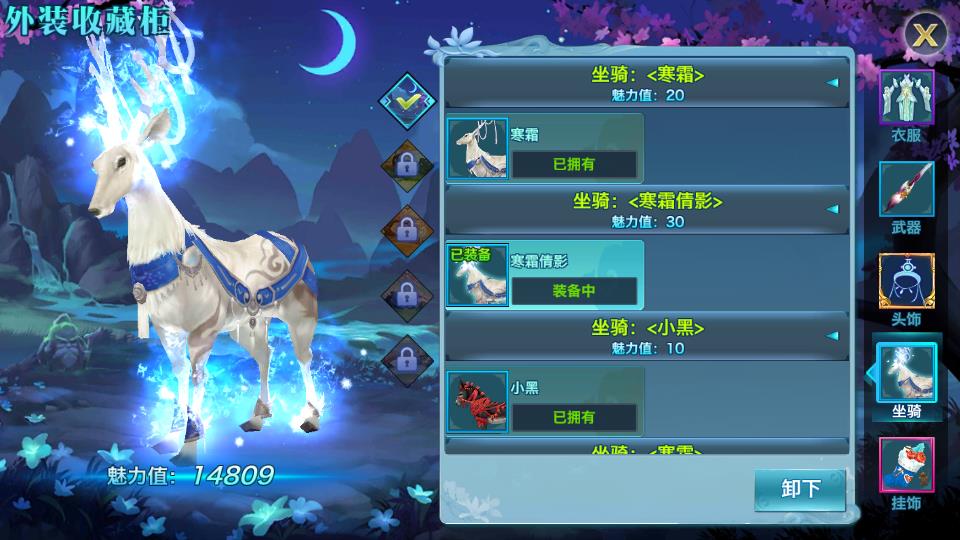Click the 已拥有 button under 寒霜
The height and width of the screenshot is (540, 960).
coord(574,164)
